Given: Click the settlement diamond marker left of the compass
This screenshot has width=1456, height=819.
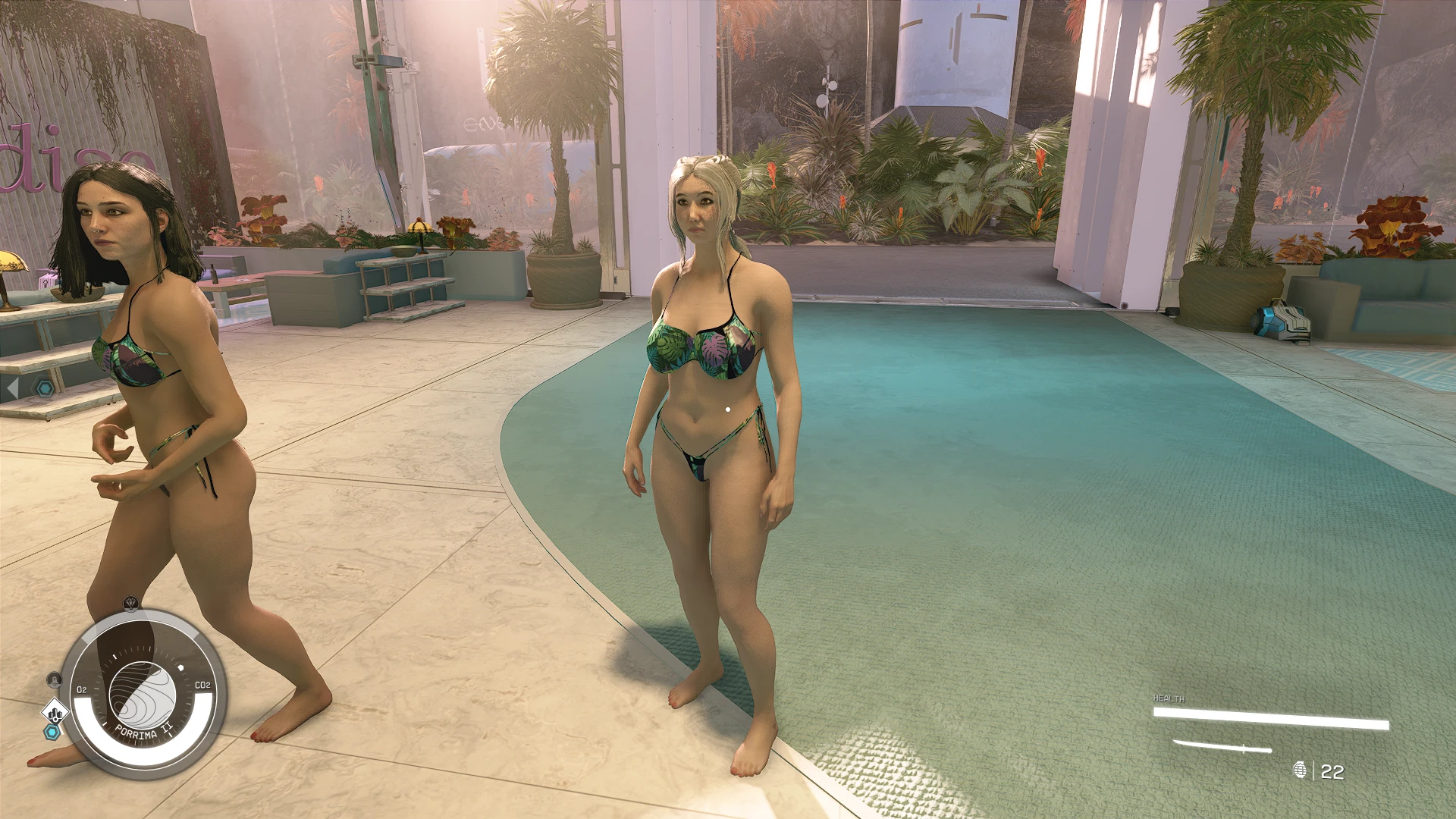Looking at the screenshot, I should click(x=55, y=712).
